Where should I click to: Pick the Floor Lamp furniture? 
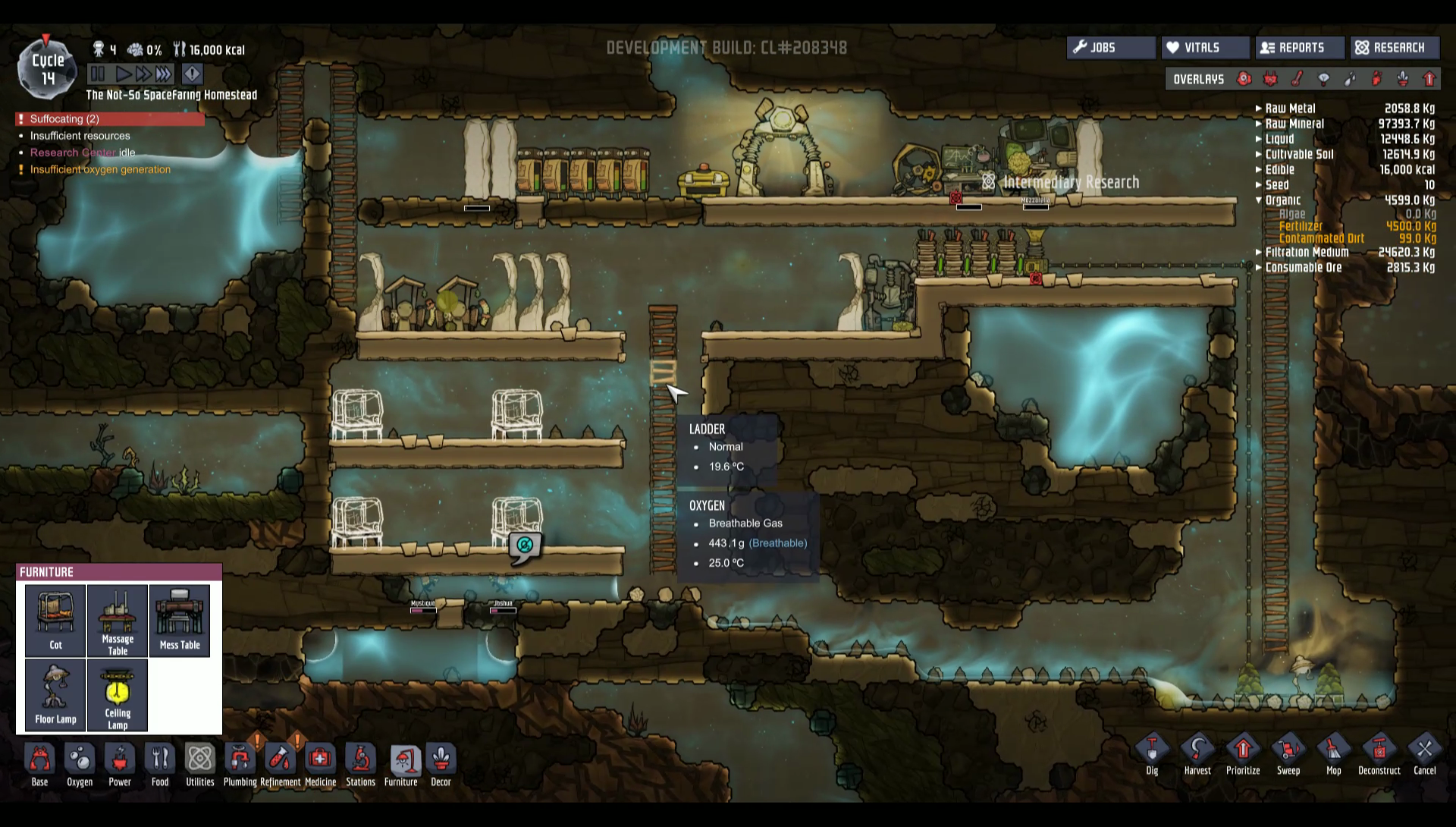coord(55,694)
